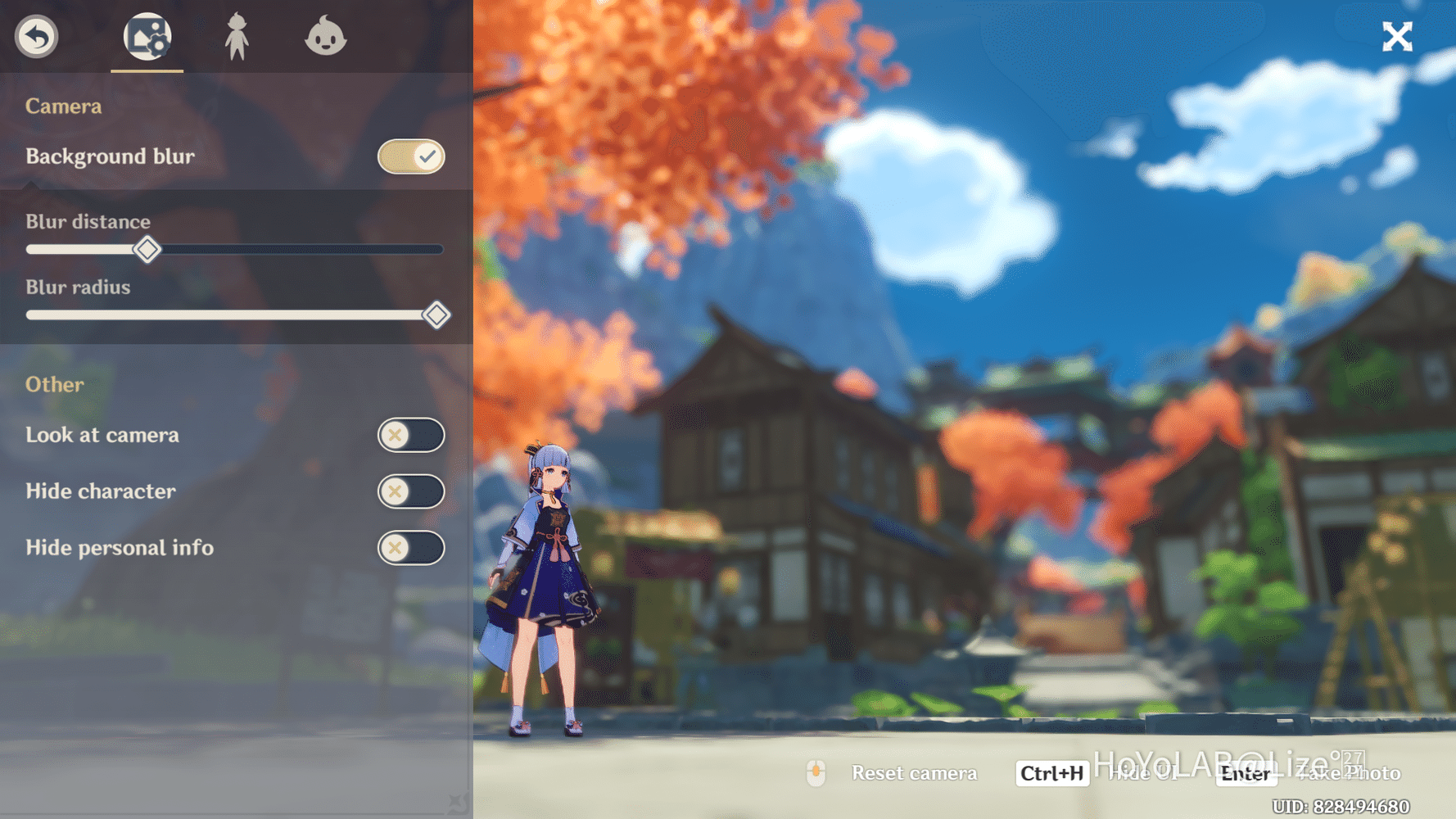Click the mouse icon beside Reset camera
The height and width of the screenshot is (819, 1456).
[x=816, y=773]
